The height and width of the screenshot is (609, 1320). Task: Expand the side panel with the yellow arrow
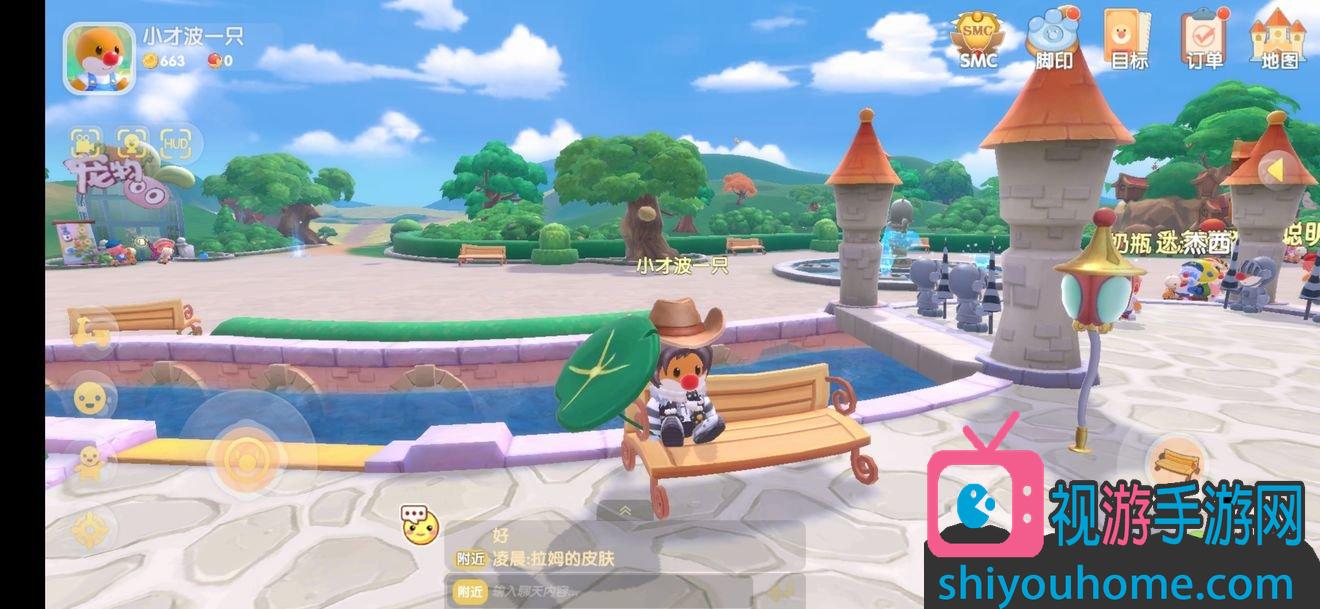1275,170
